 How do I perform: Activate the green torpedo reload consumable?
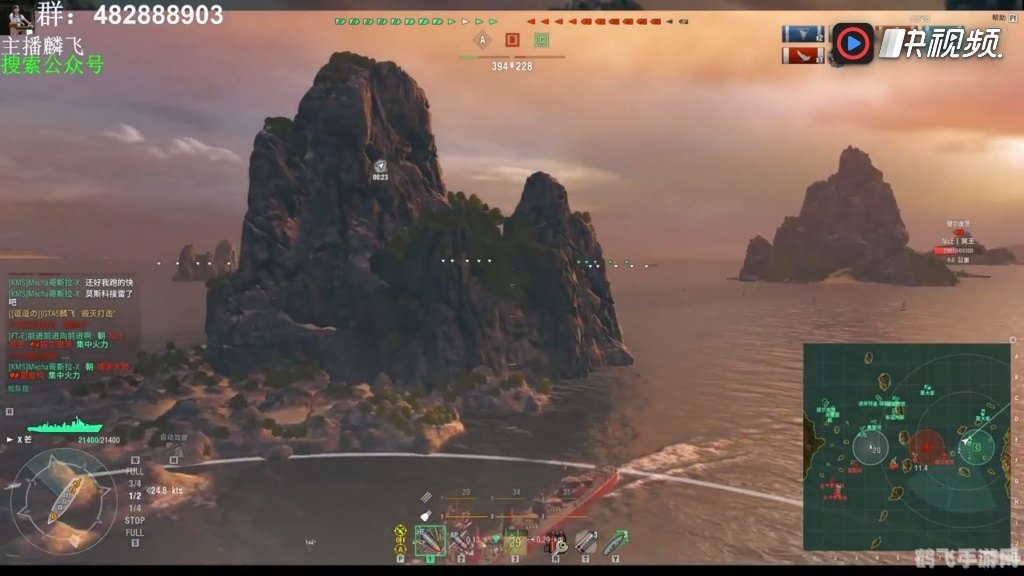coord(614,541)
